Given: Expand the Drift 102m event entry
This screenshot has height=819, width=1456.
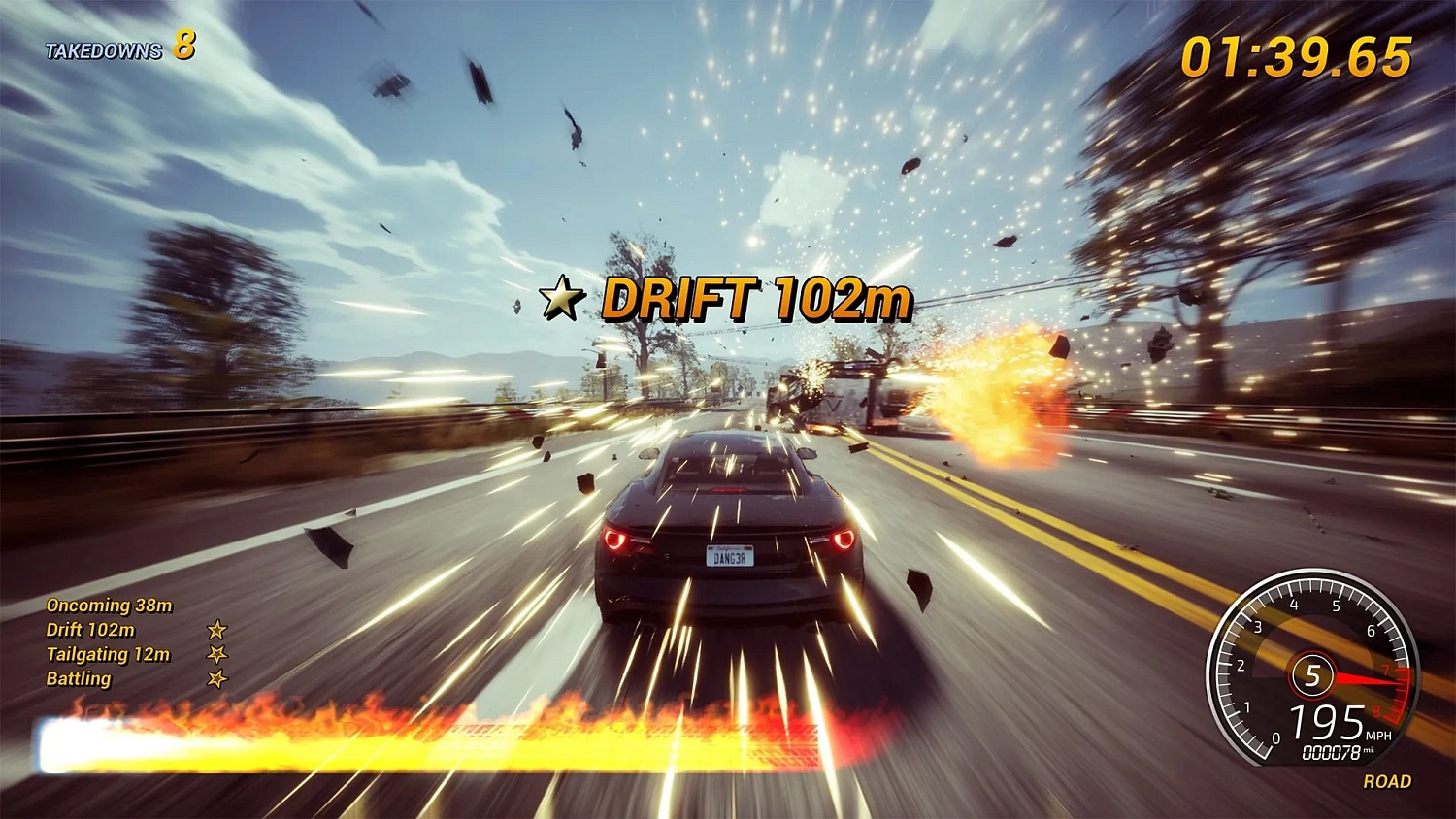Looking at the screenshot, I should pos(89,631).
